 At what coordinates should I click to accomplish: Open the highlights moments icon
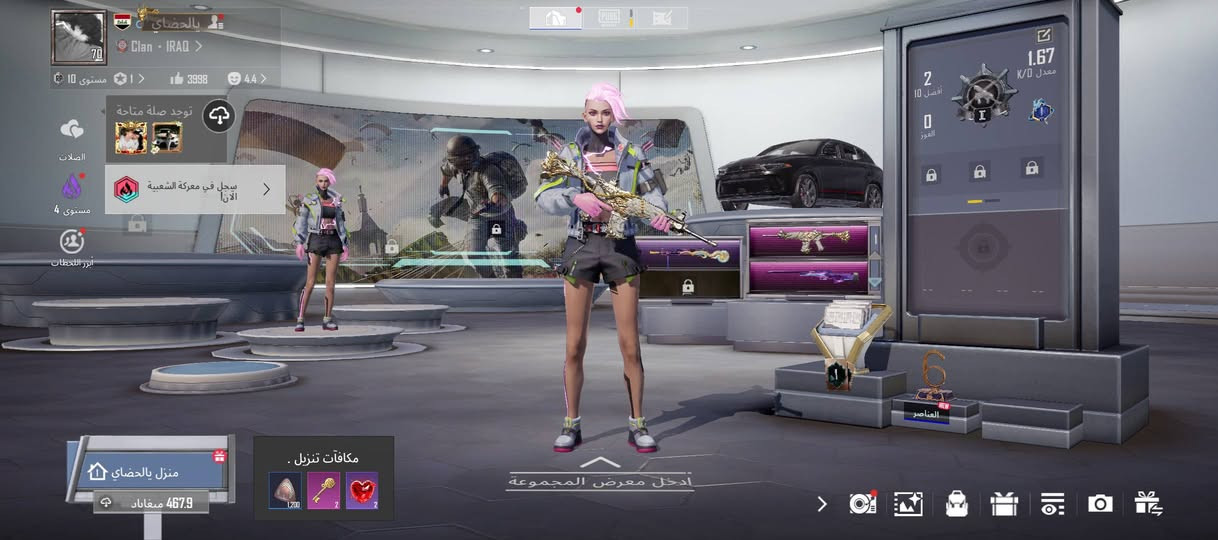[71, 241]
